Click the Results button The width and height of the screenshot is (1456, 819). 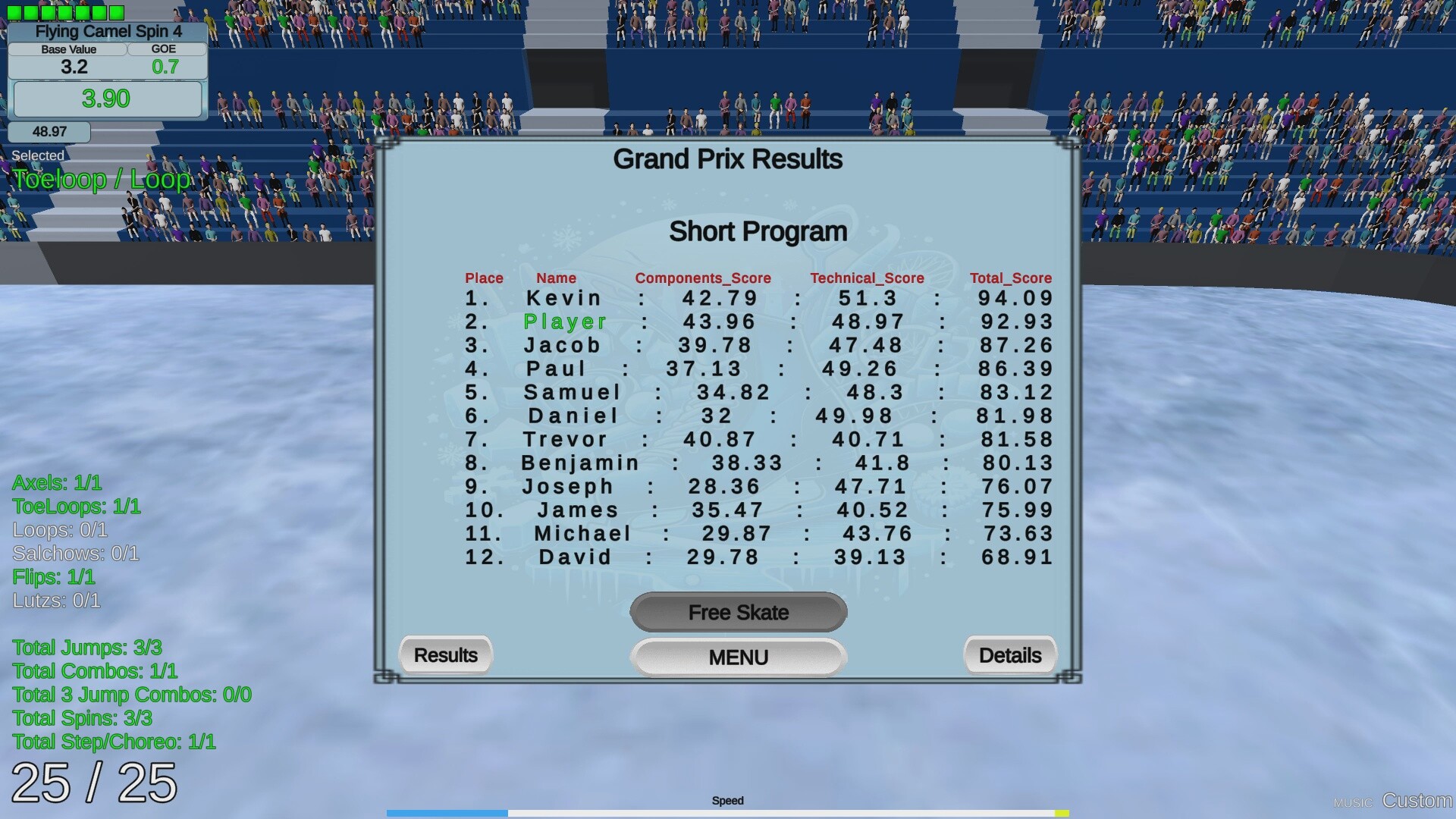[445, 654]
